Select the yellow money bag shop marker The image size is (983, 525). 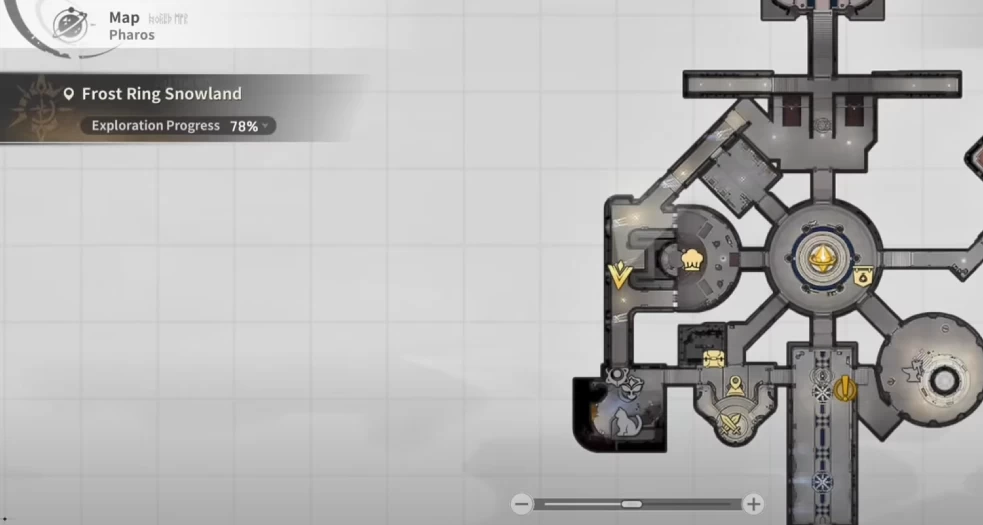point(862,277)
